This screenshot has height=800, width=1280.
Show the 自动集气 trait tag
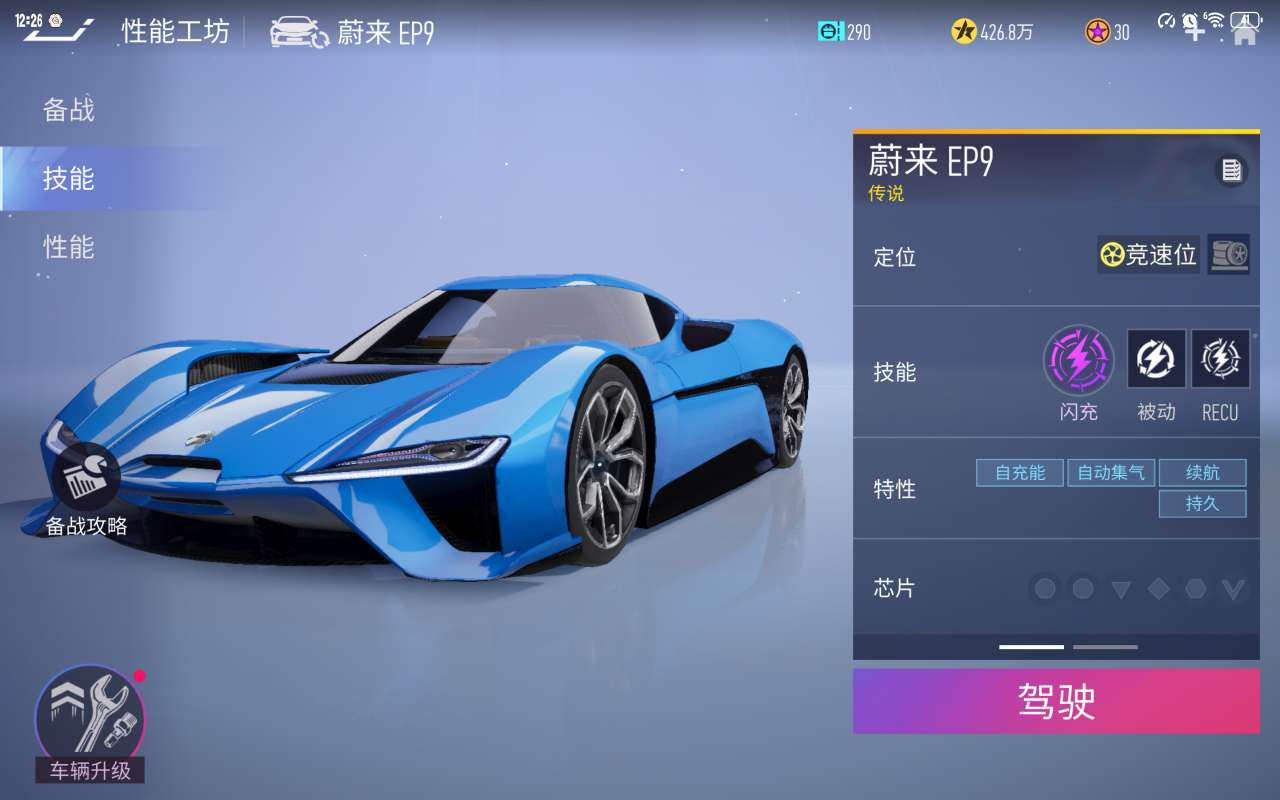click(1111, 472)
